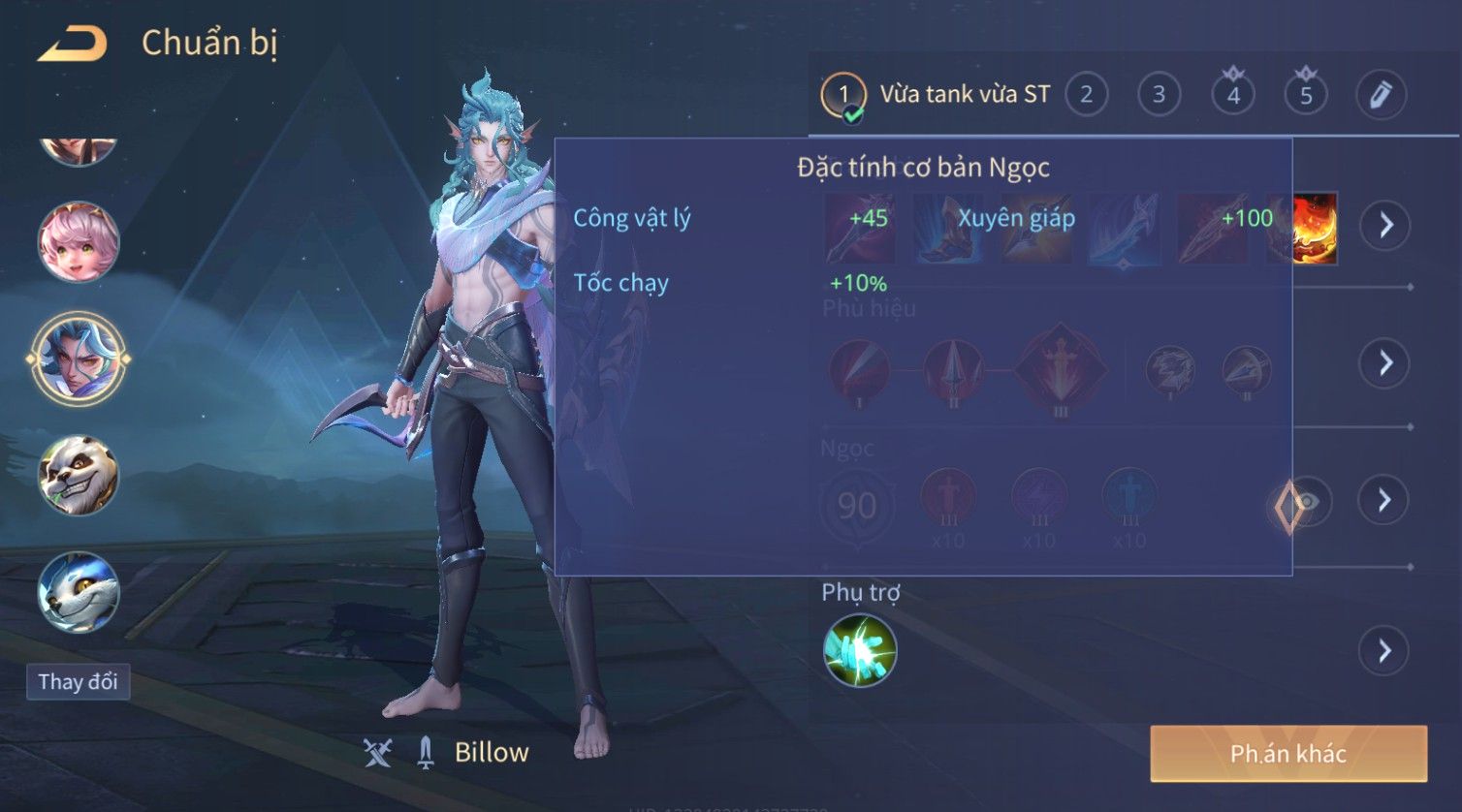Go back using the return arrow

tap(72, 44)
